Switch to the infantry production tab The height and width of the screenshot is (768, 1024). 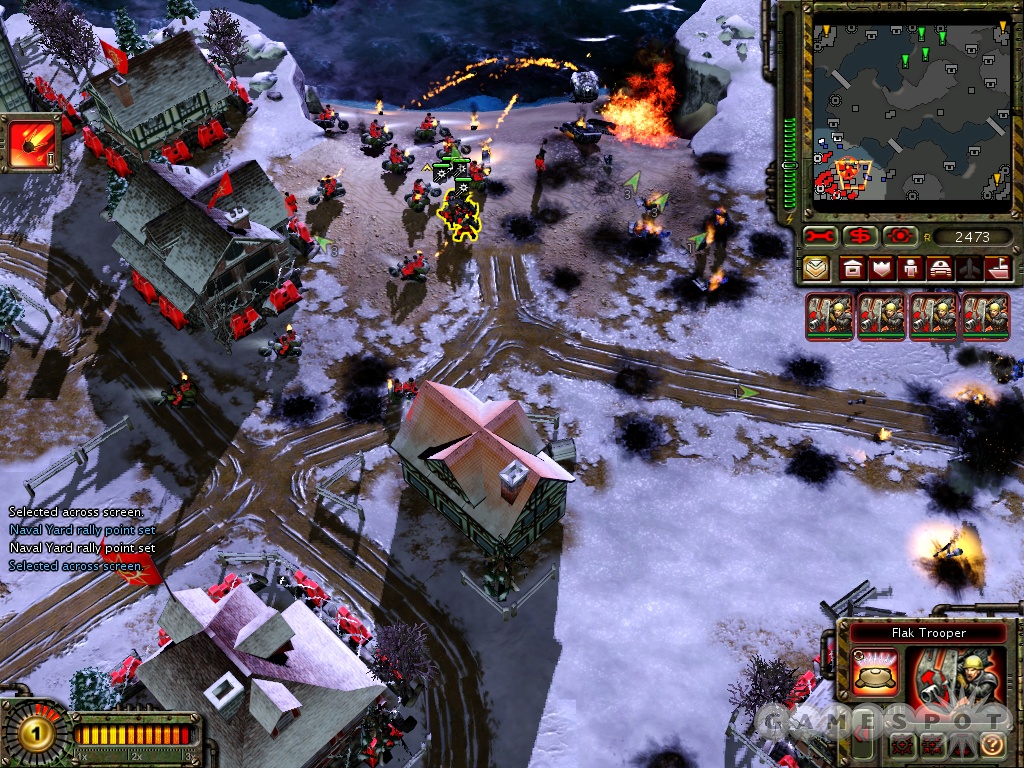pyautogui.click(x=910, y=268)
